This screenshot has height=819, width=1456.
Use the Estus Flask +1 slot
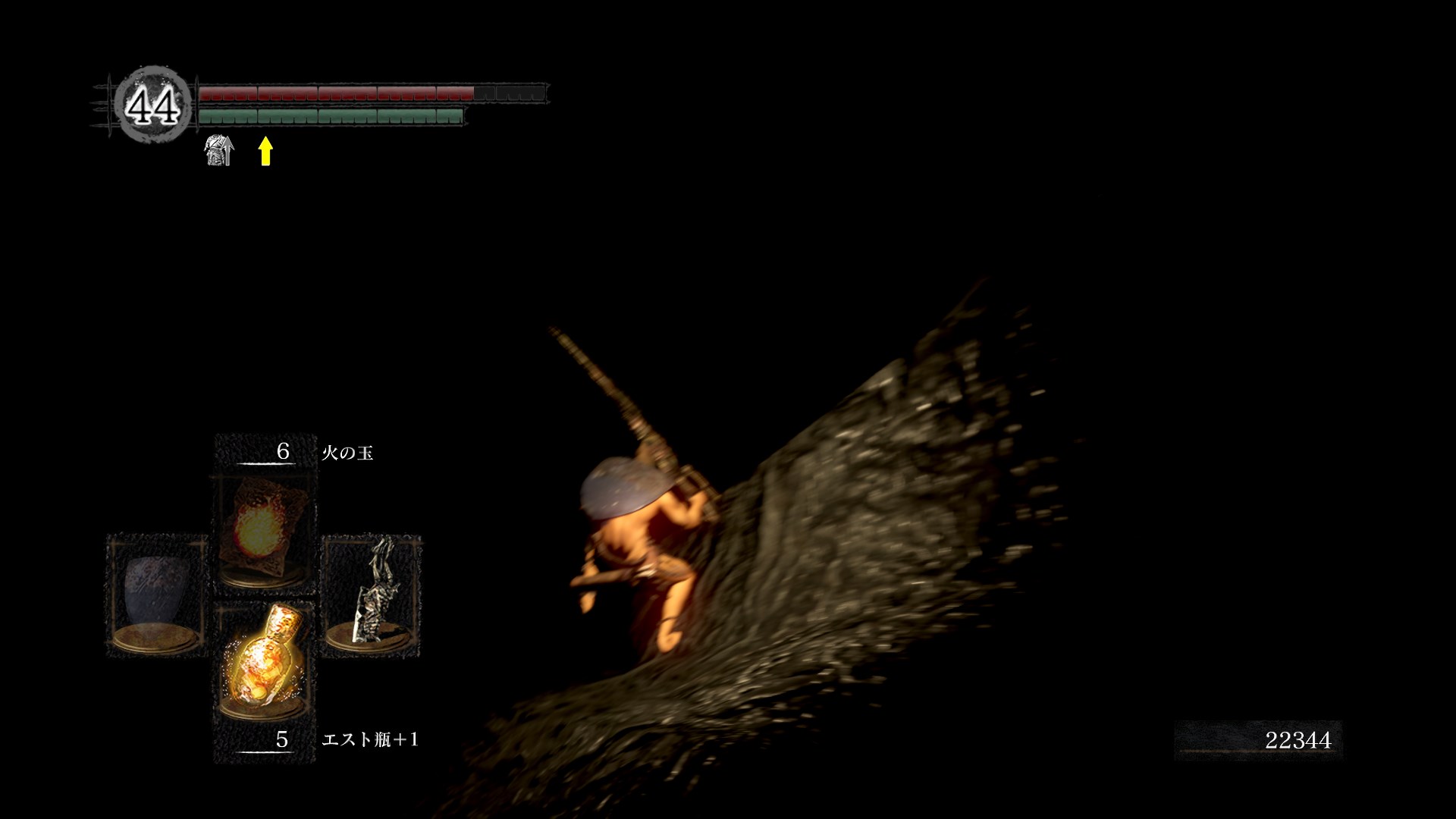264,660
